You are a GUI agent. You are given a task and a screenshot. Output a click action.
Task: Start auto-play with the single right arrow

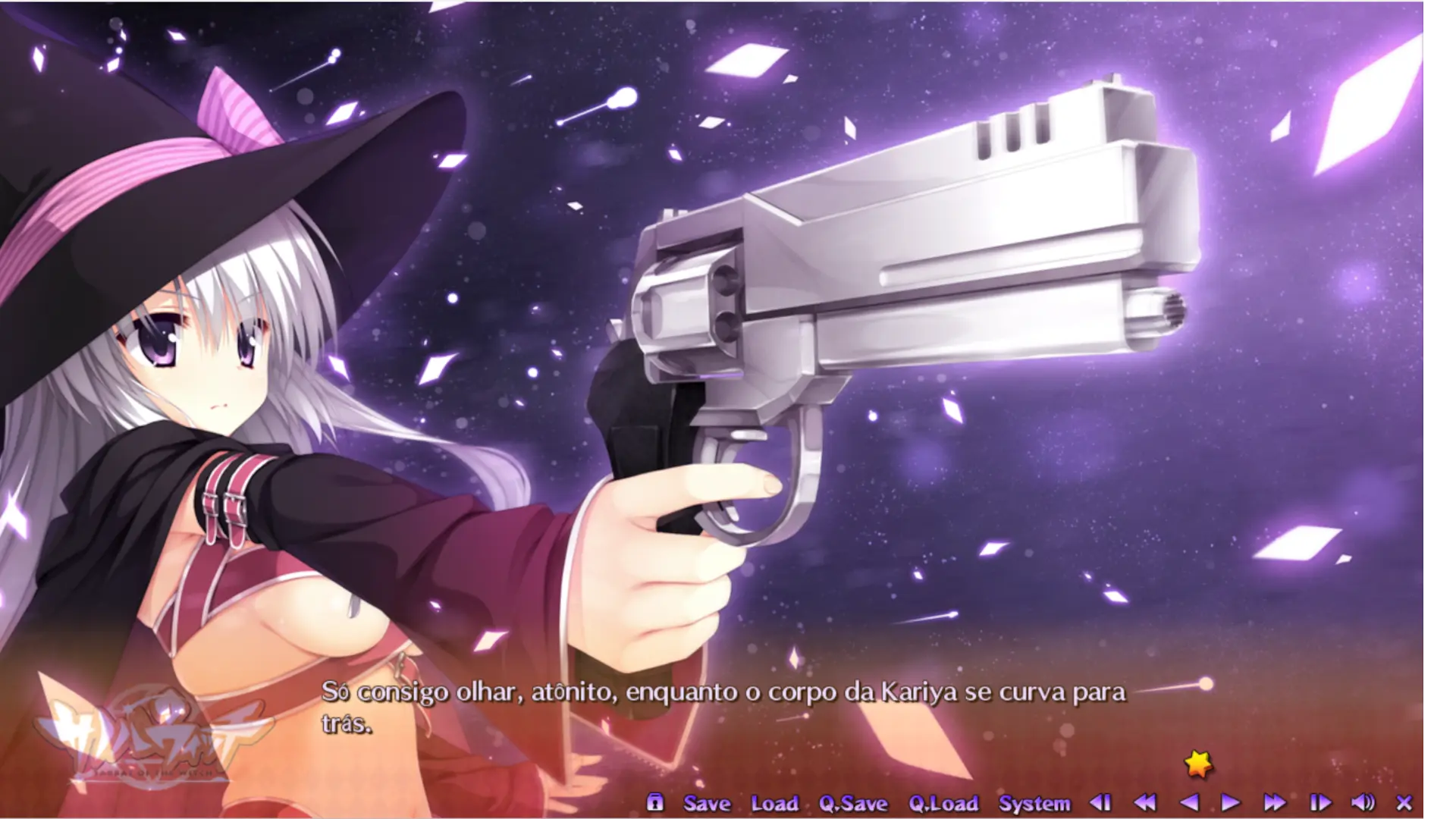point(1230,802)
